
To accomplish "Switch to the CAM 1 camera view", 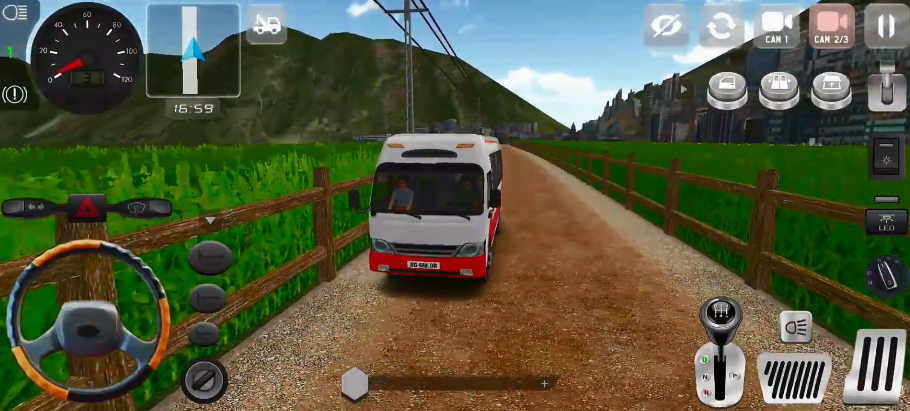I will (778, 25).
